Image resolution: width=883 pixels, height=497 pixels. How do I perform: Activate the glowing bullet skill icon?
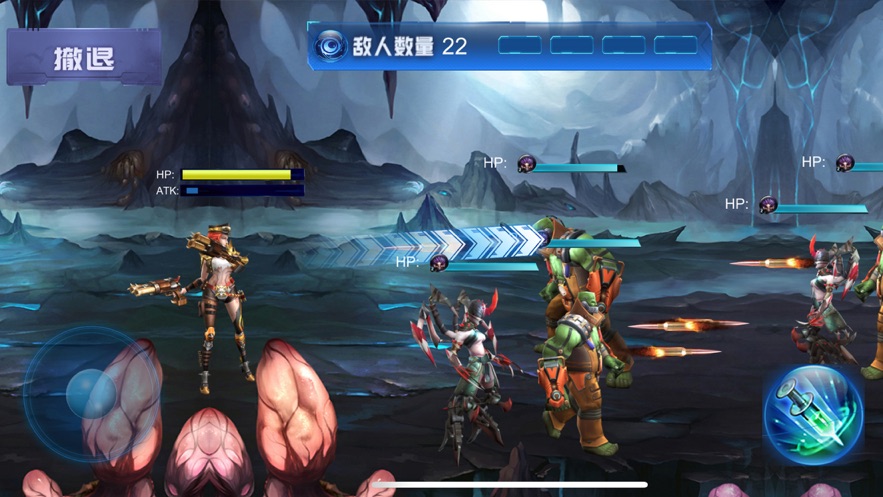[813, 415]
